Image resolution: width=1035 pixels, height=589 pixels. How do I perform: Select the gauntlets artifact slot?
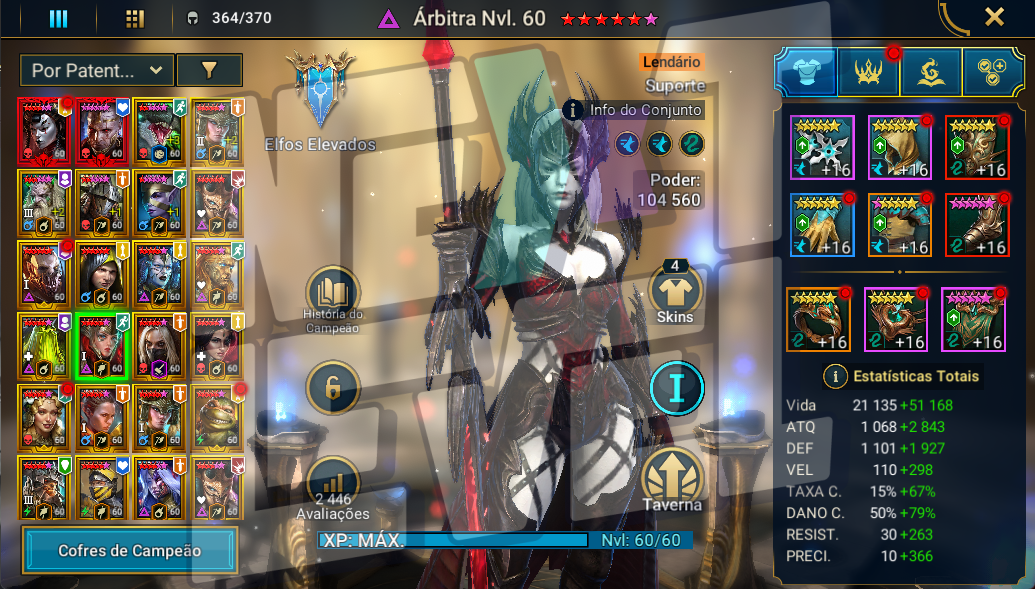pos(822,225)
